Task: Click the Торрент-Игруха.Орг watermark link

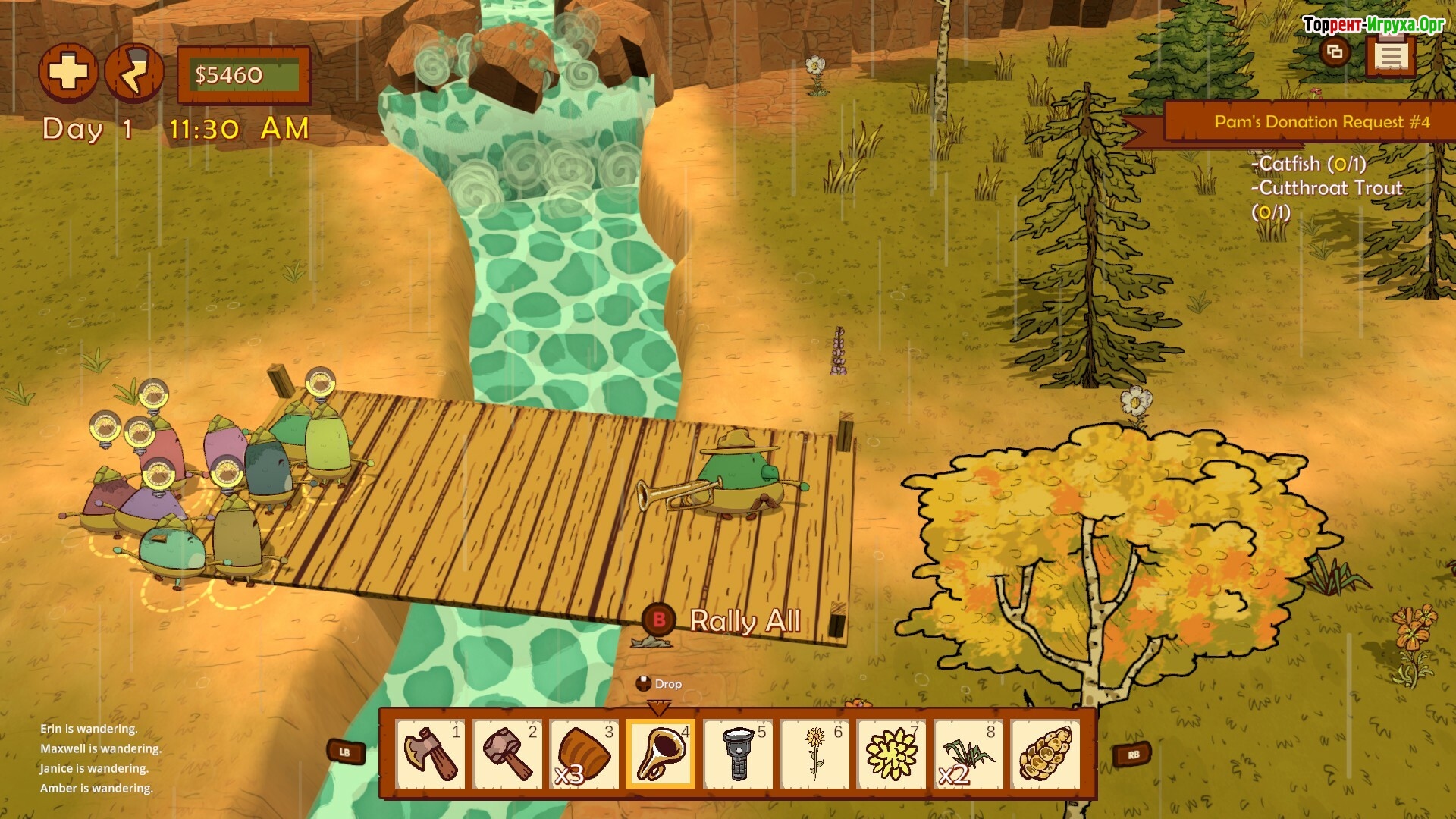Action: (1373, 24)
